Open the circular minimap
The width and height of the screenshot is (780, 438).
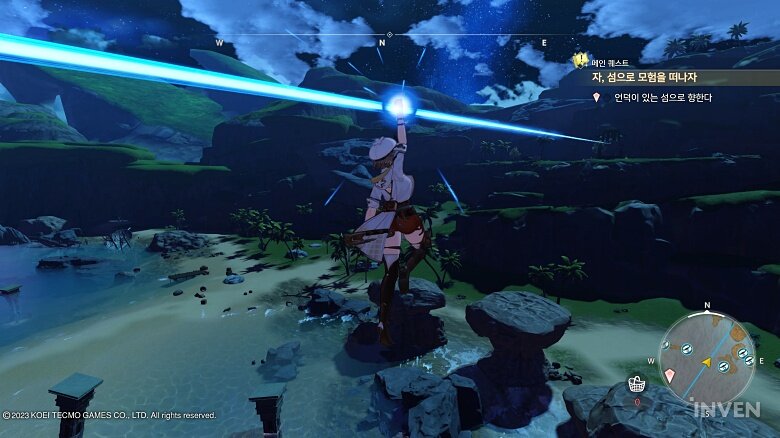click(x=707, y=355)
